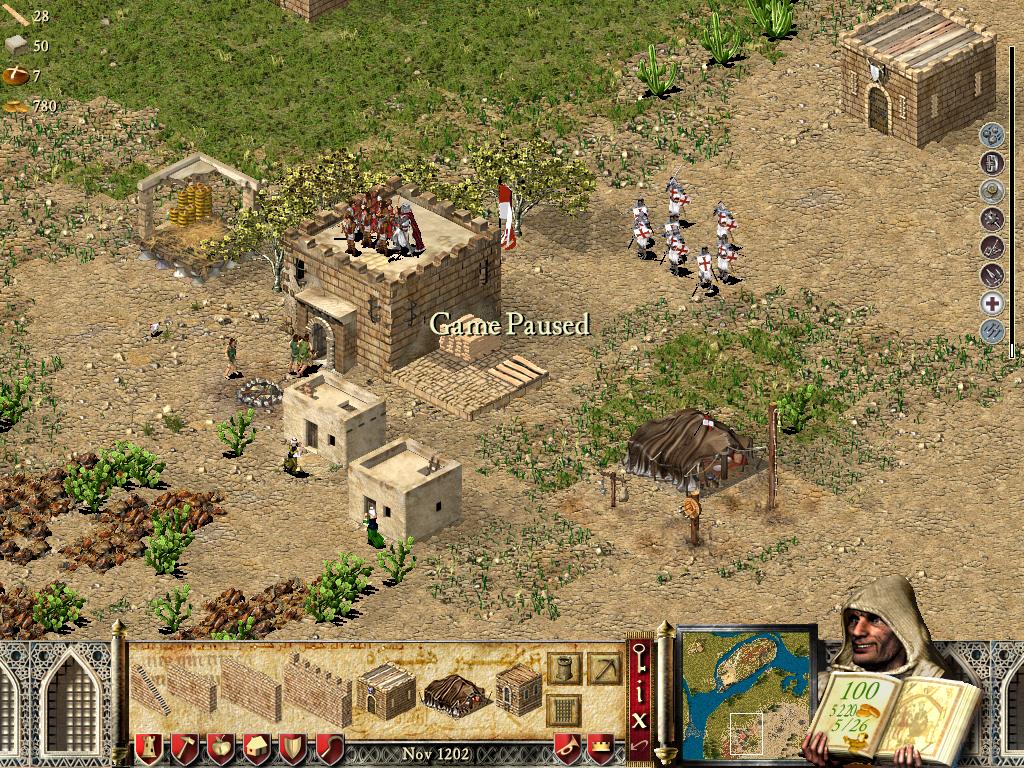Open the horn shield button

click(566, 749)
